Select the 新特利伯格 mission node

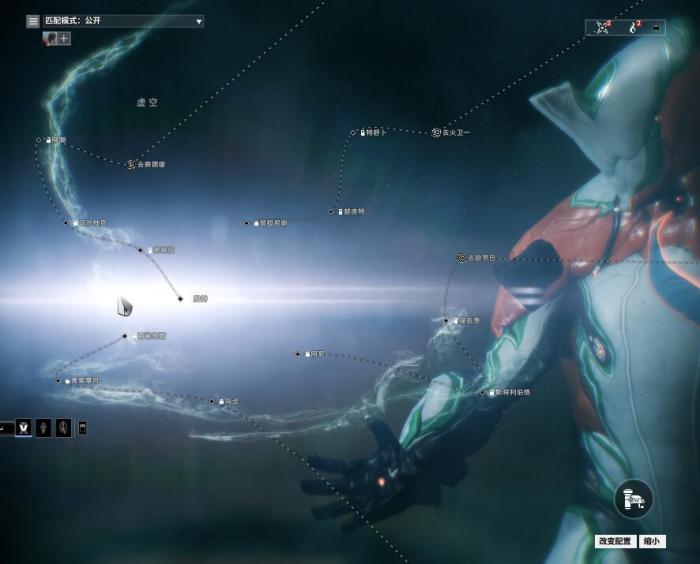pyautogui.click(x=483, y=392)
